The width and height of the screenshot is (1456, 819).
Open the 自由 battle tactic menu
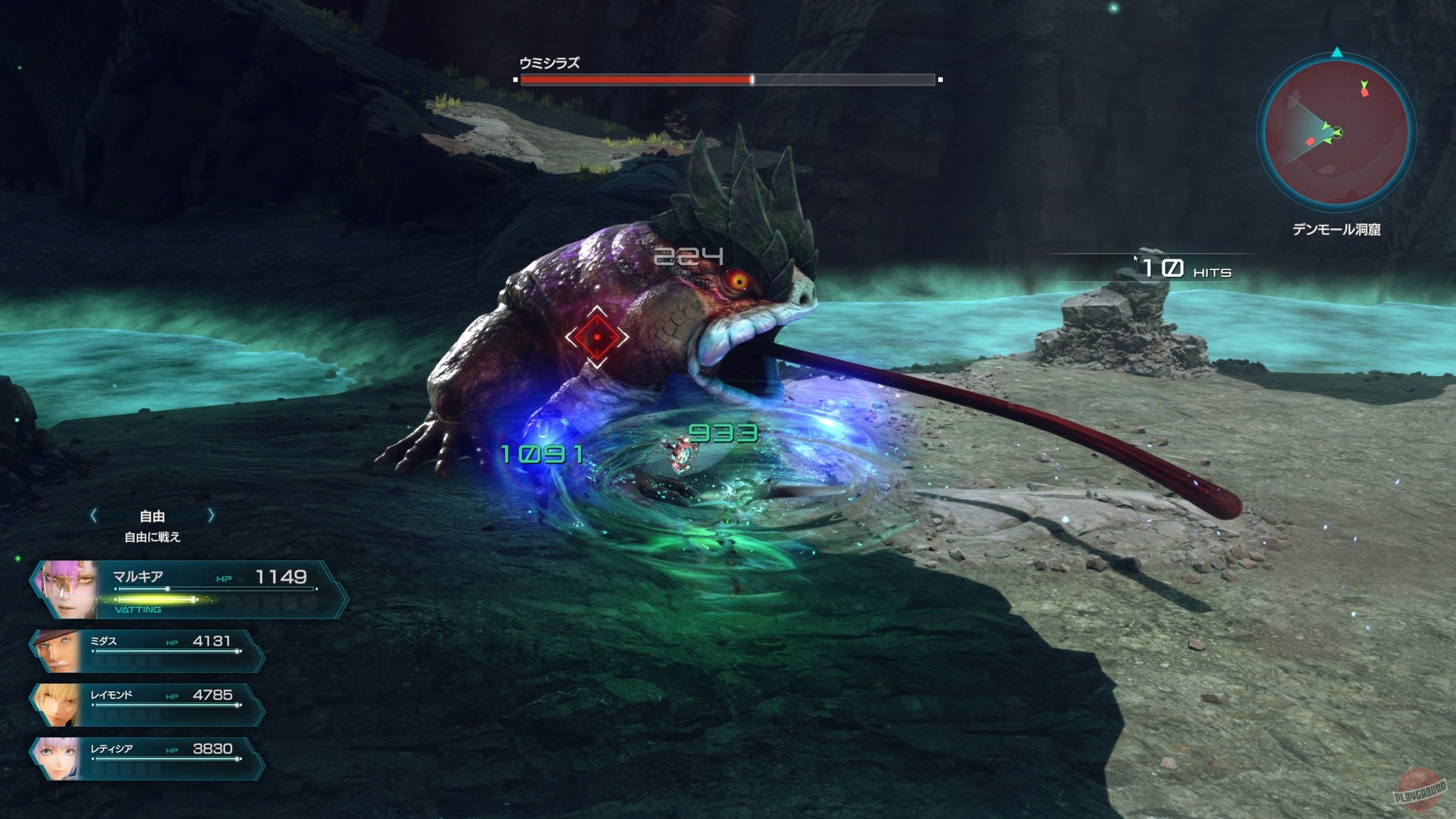coord(152,516)
